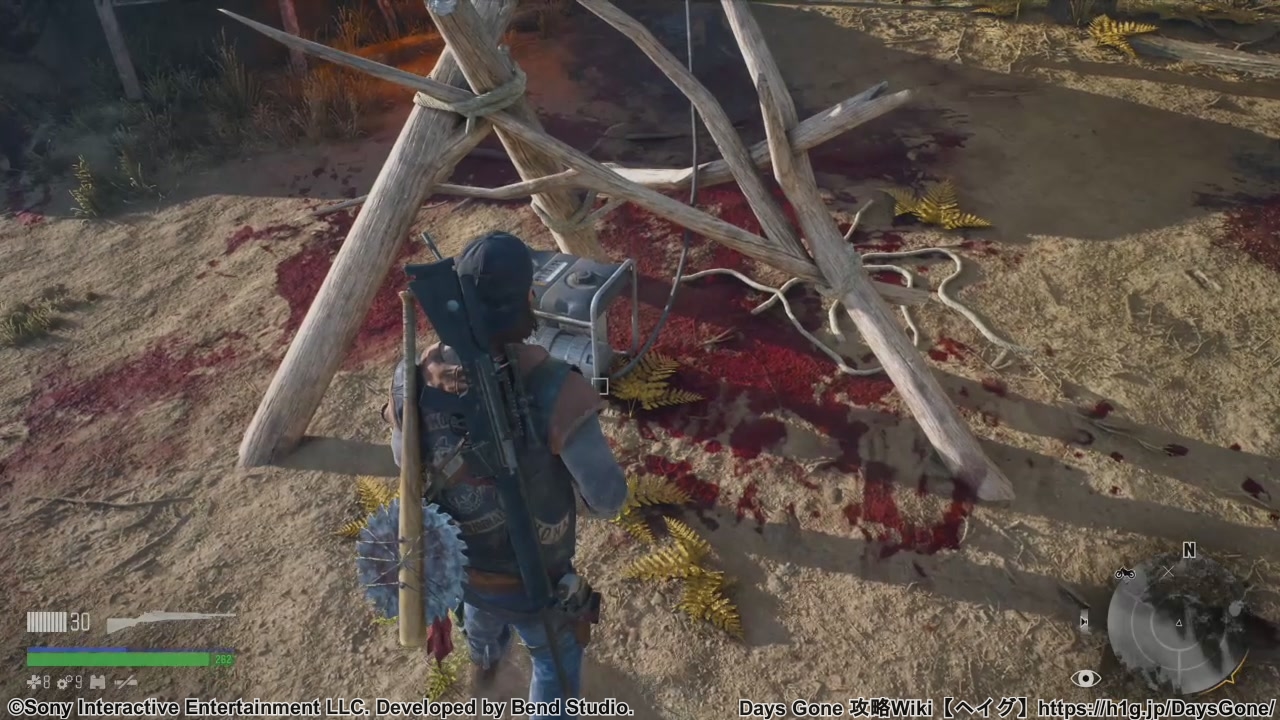Image resolution: width=1280 pixels, height=720 pixels.
Task: Click the circular minimap
Action: (1178, 625)
